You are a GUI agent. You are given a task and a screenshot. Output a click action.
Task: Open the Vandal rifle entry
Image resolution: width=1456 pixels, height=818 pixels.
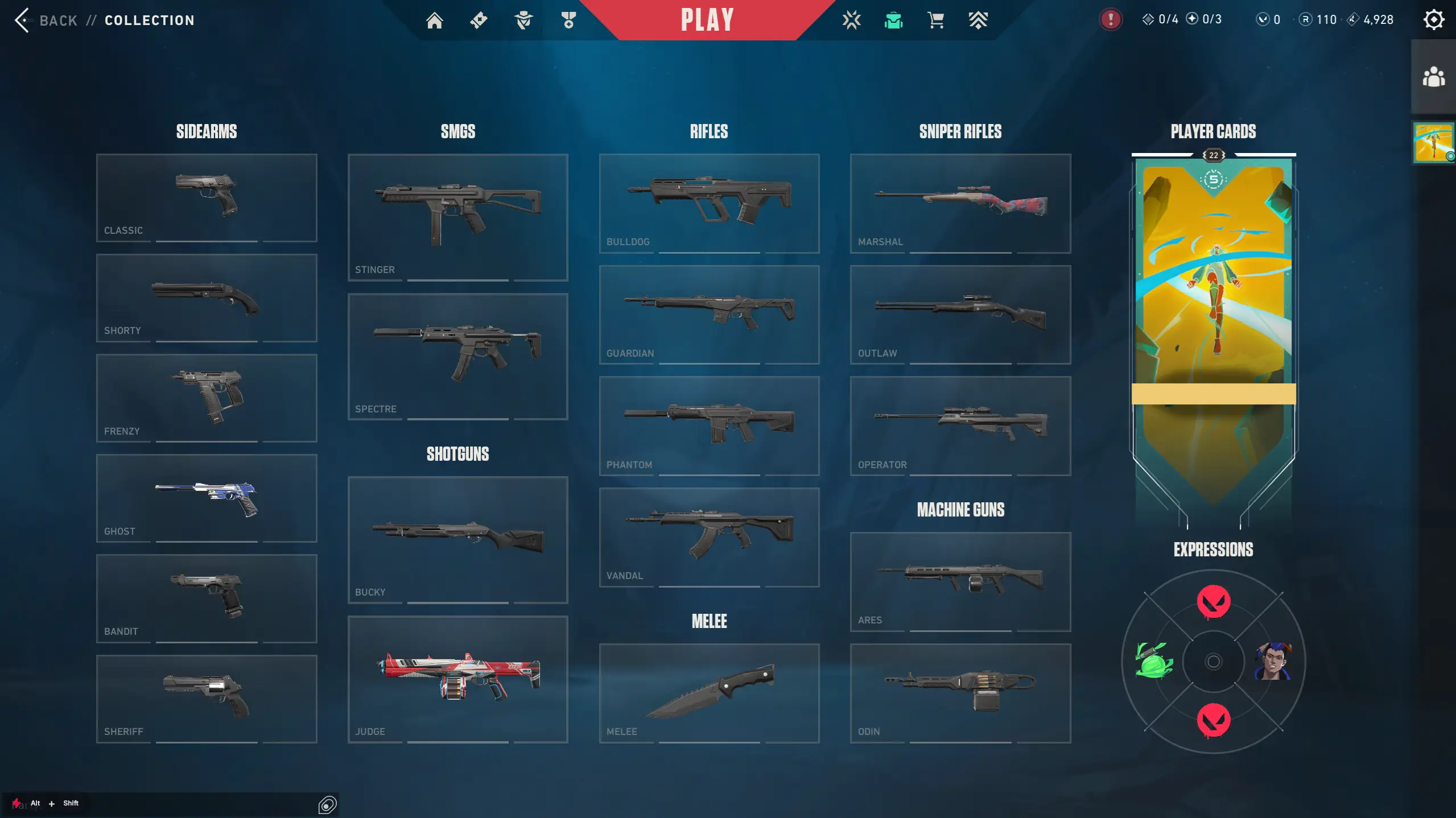[x=708, y=535]
